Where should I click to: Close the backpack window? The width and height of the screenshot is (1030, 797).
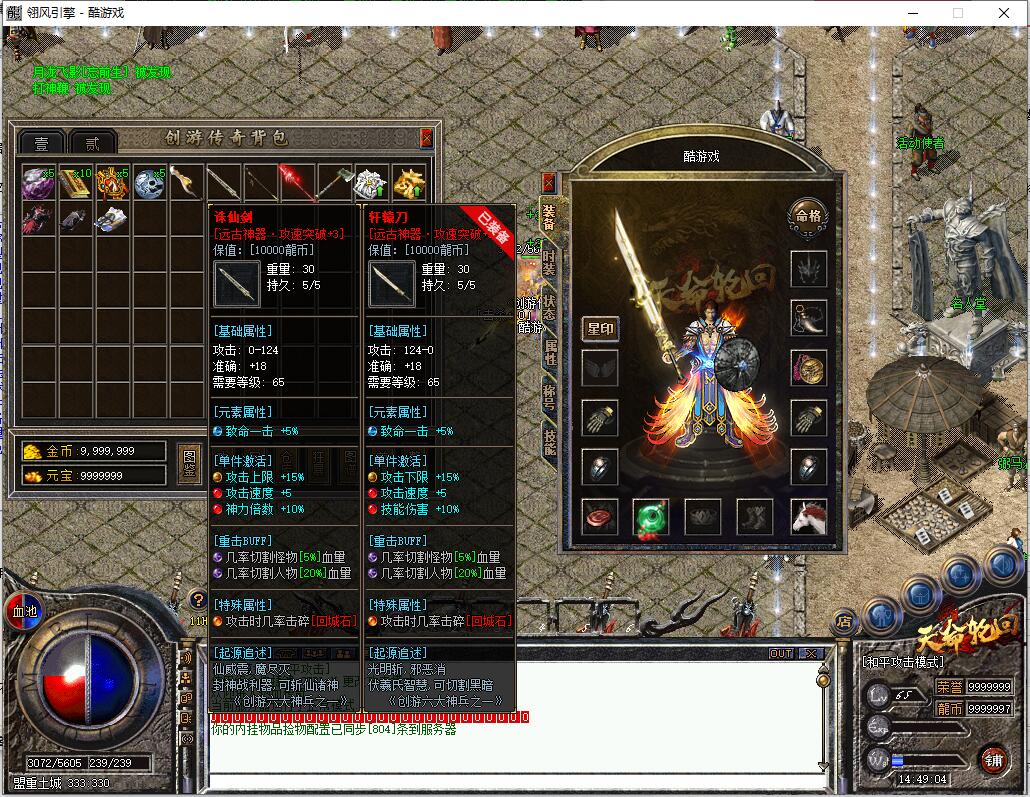(x=427, y=138)
